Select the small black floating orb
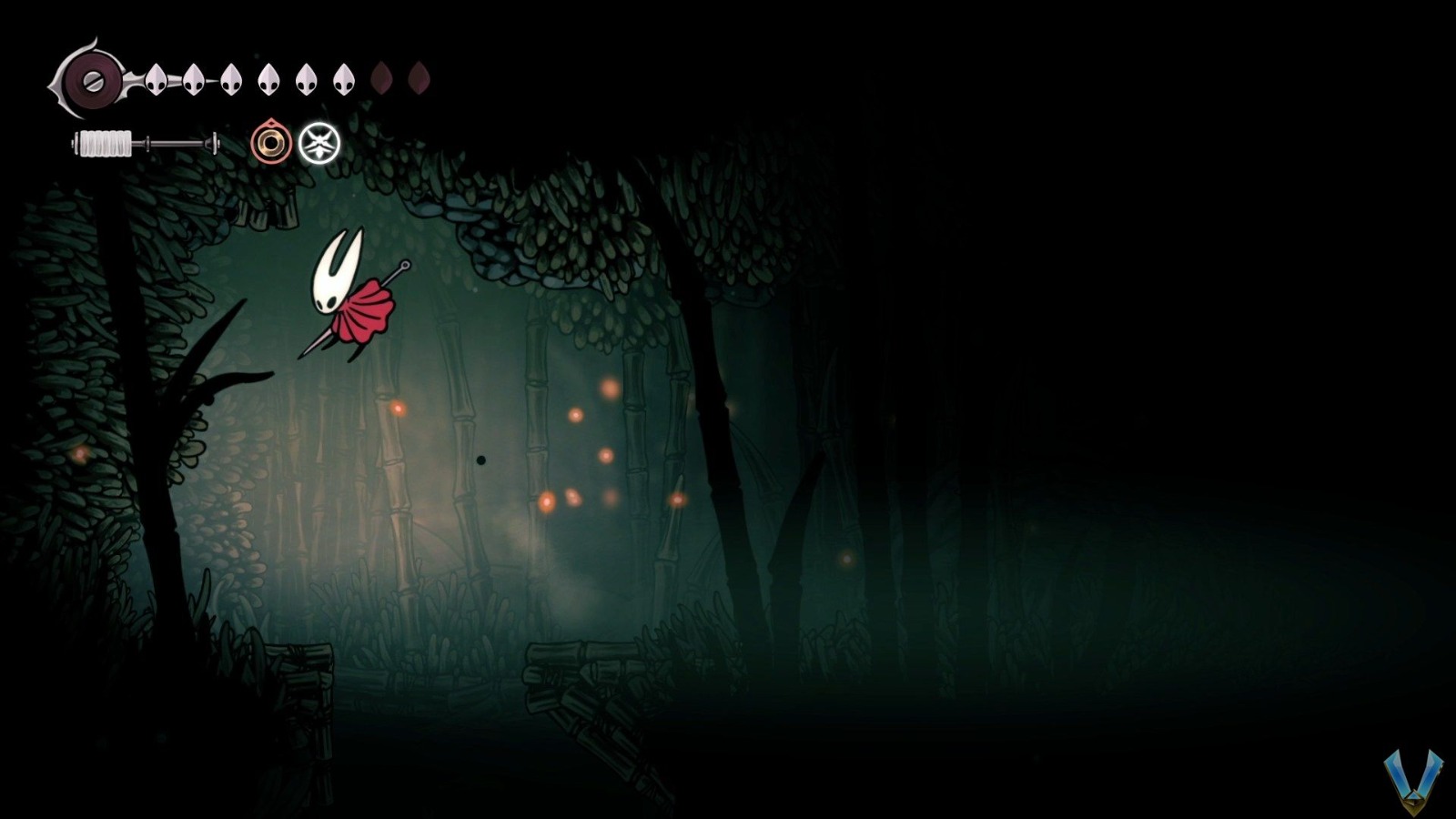The height and width of the screenshot is (819, 1456). tap(481, 461)
